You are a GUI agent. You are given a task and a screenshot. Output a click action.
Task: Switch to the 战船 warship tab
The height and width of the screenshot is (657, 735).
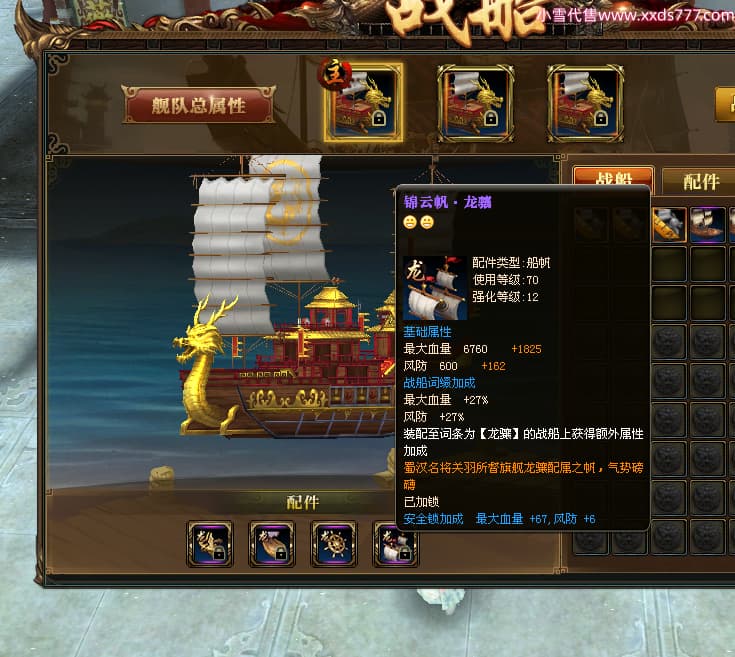pos(613,181)
